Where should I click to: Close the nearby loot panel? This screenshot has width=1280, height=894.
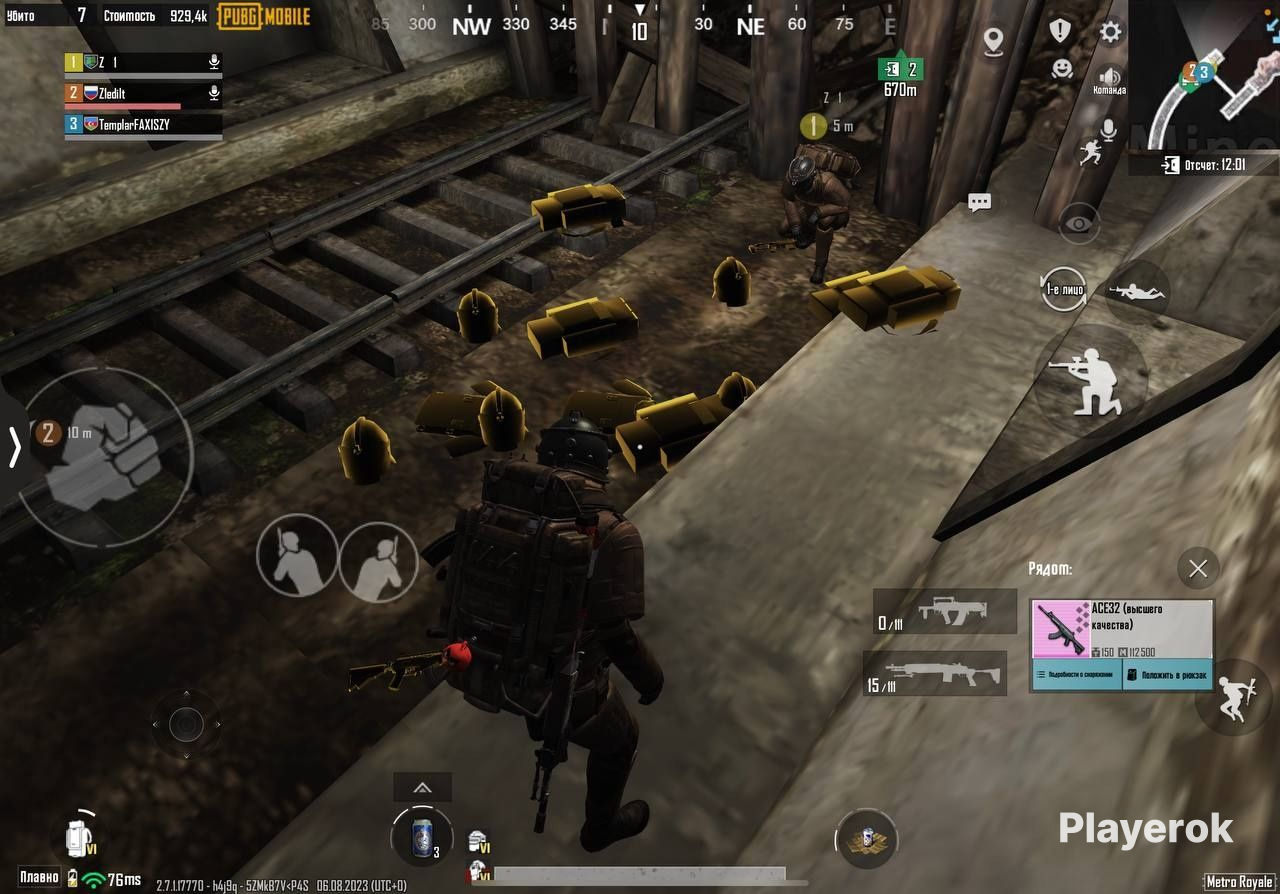point(1198,569)
